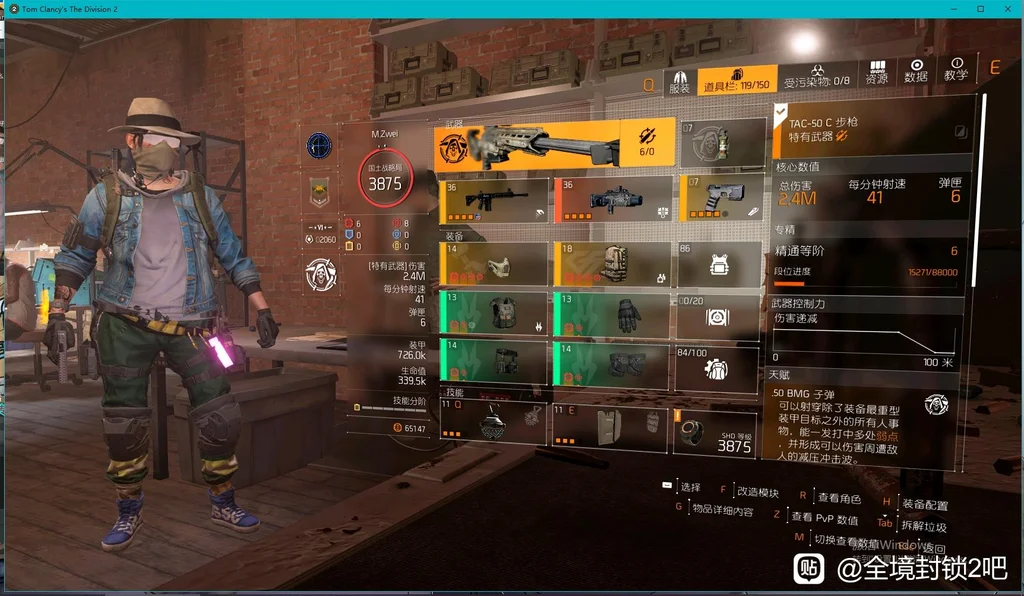1024x596 pixels.
Task: Open the 教学 tutorial tab
Action: (956, 70)
